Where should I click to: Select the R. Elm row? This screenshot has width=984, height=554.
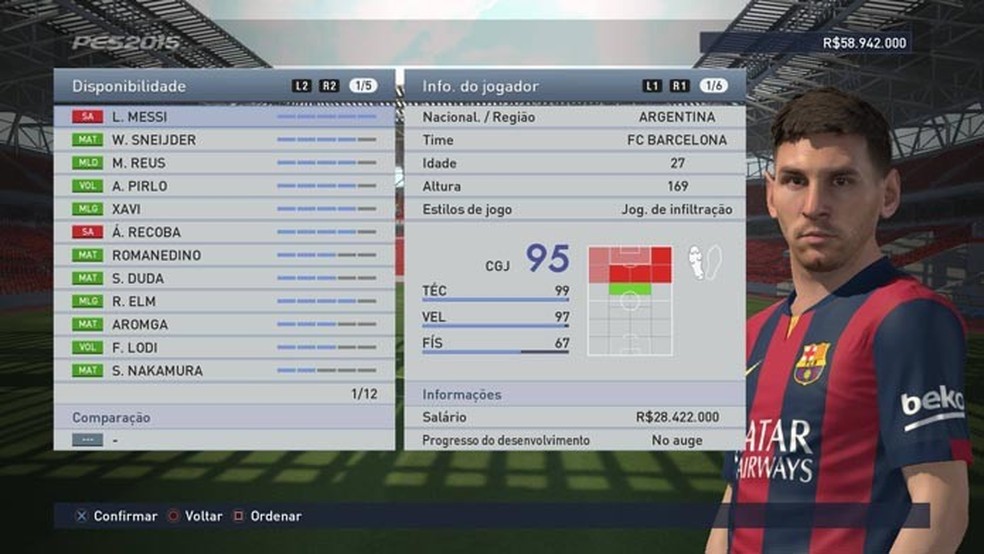[x=224, y=301]
